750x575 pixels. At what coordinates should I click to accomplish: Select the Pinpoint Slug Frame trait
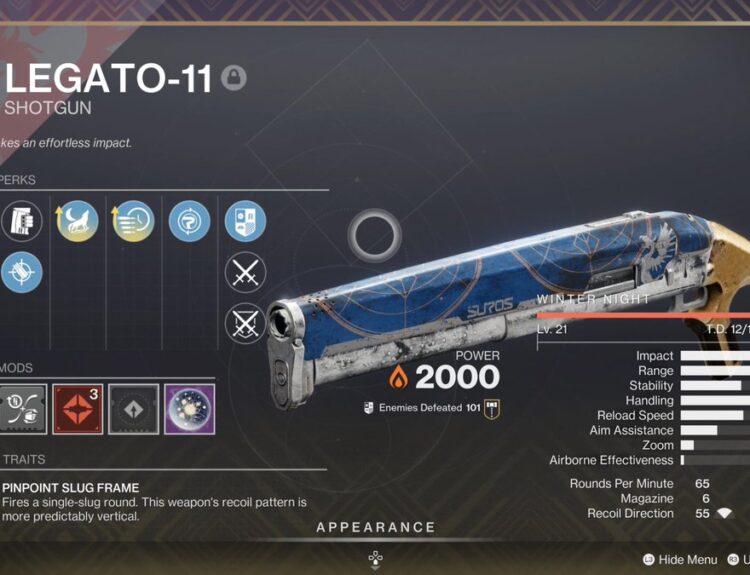tap(70, 488)
